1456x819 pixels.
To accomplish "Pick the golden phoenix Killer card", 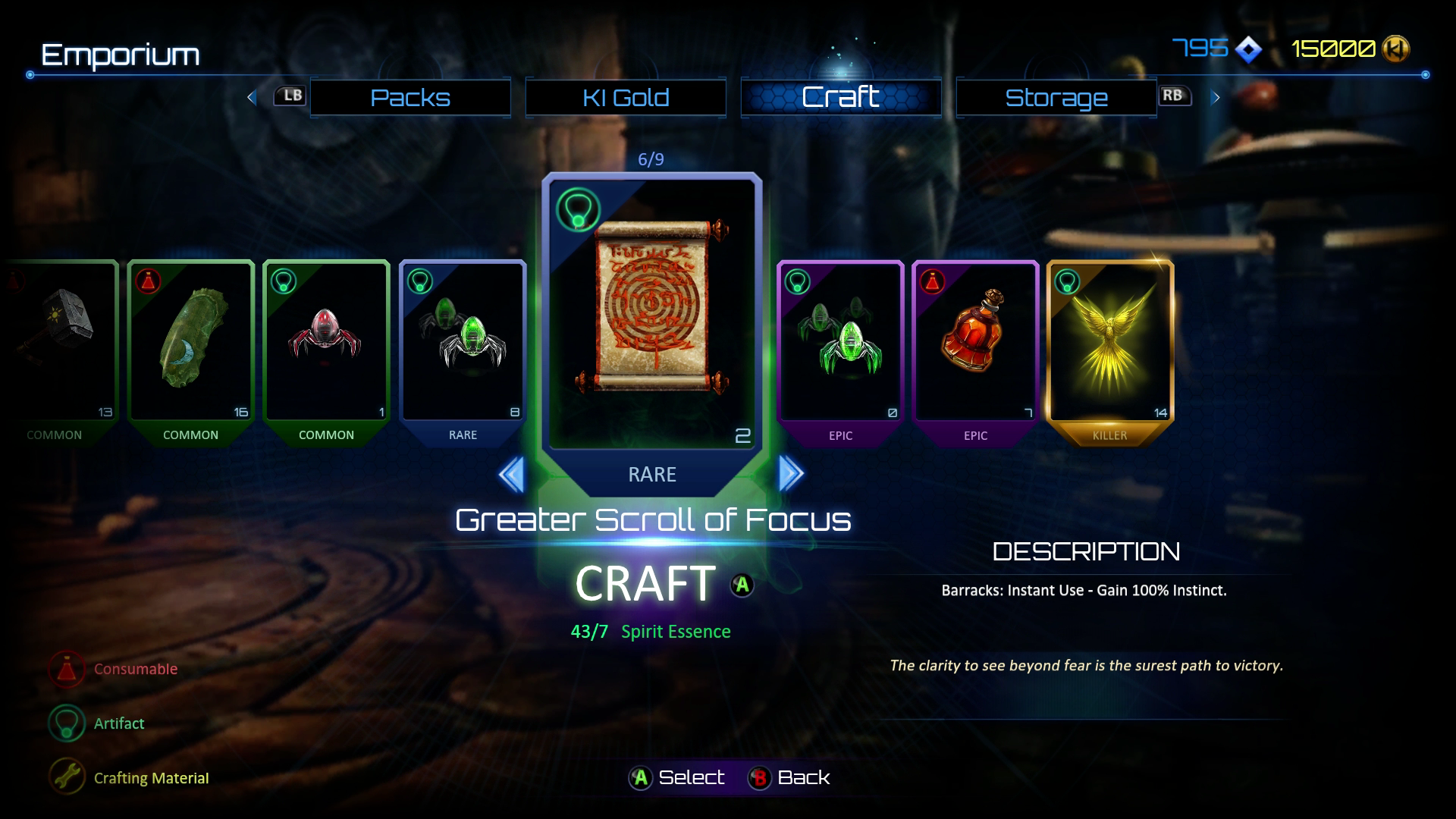I will [x=1110, y=341].
